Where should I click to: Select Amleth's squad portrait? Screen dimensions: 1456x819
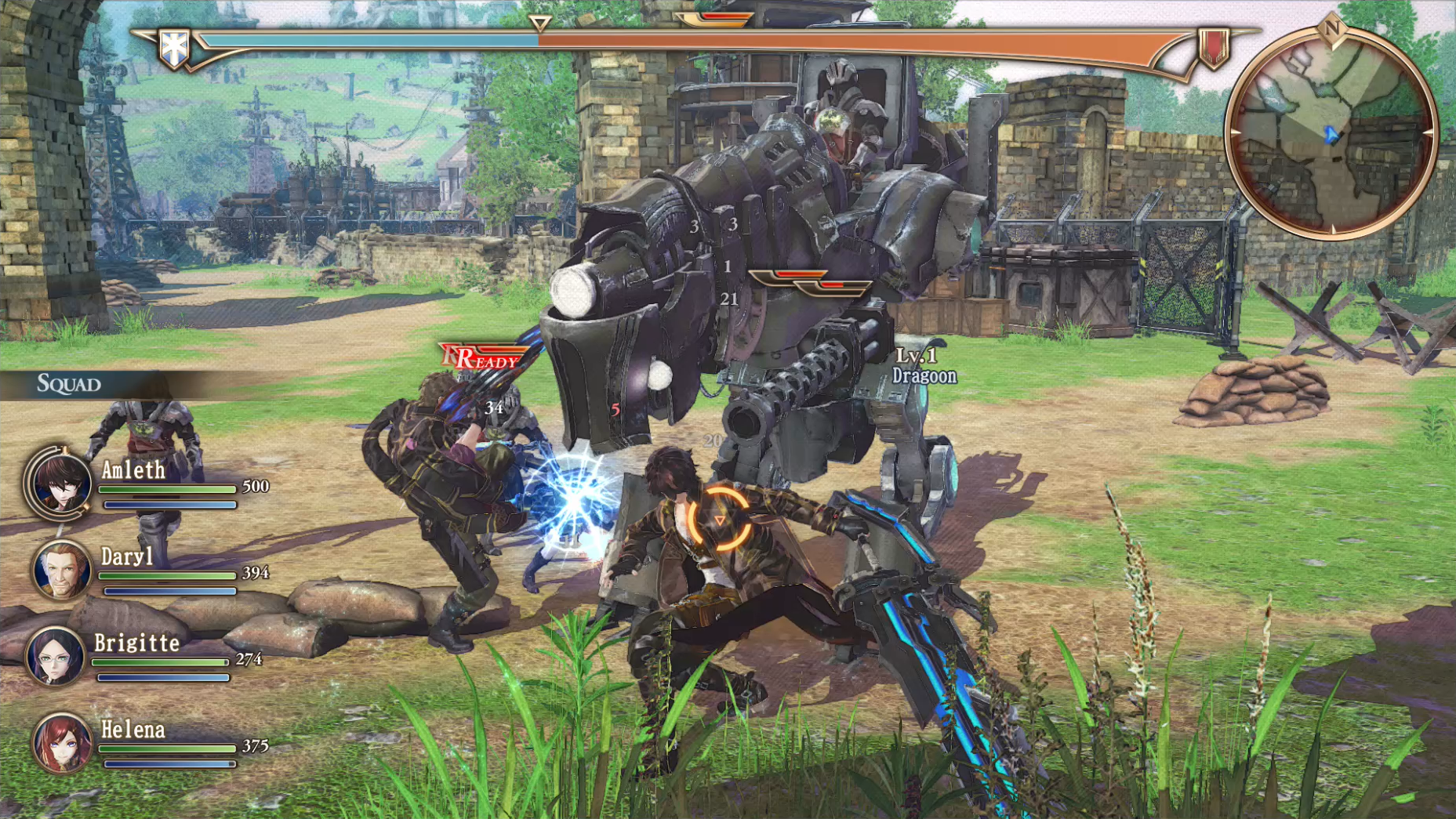(x=59, y=484)
